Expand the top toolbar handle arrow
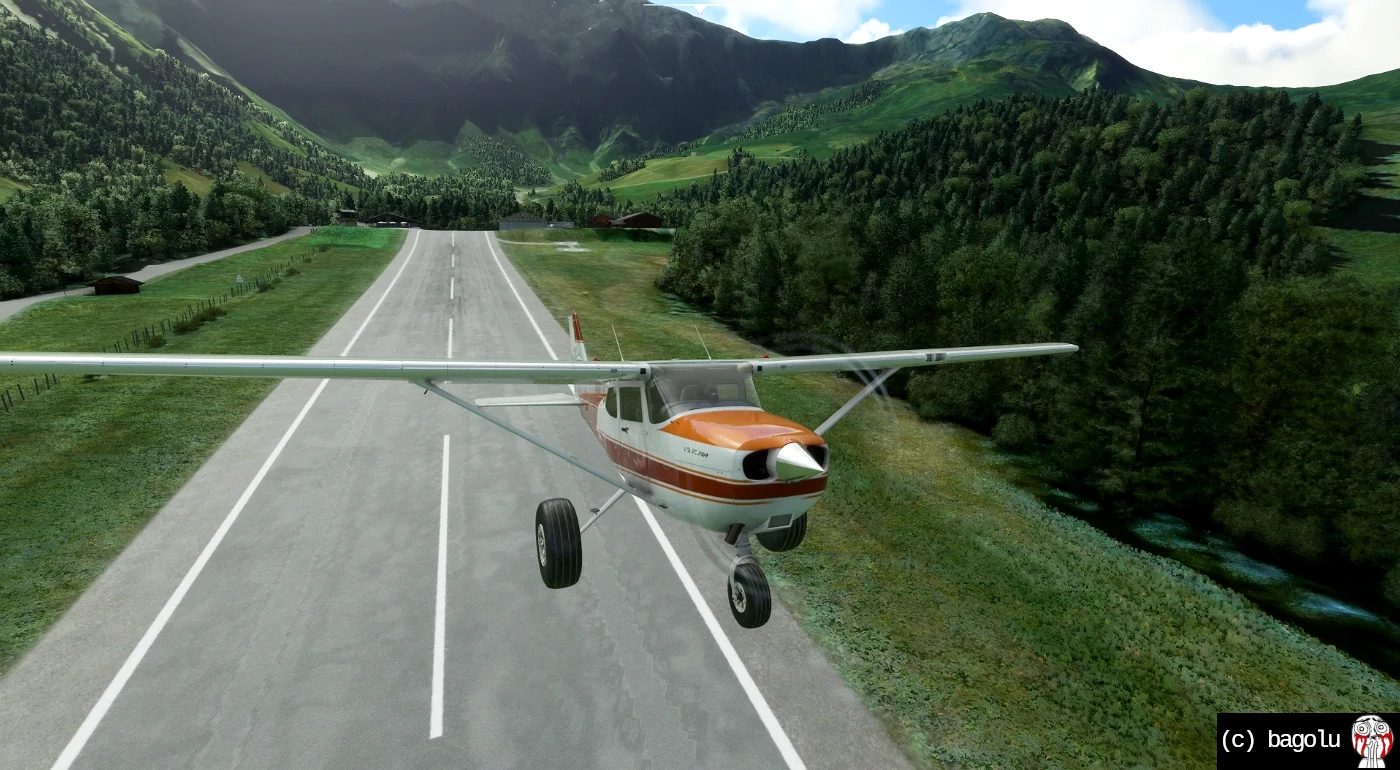 click(700, 7)
